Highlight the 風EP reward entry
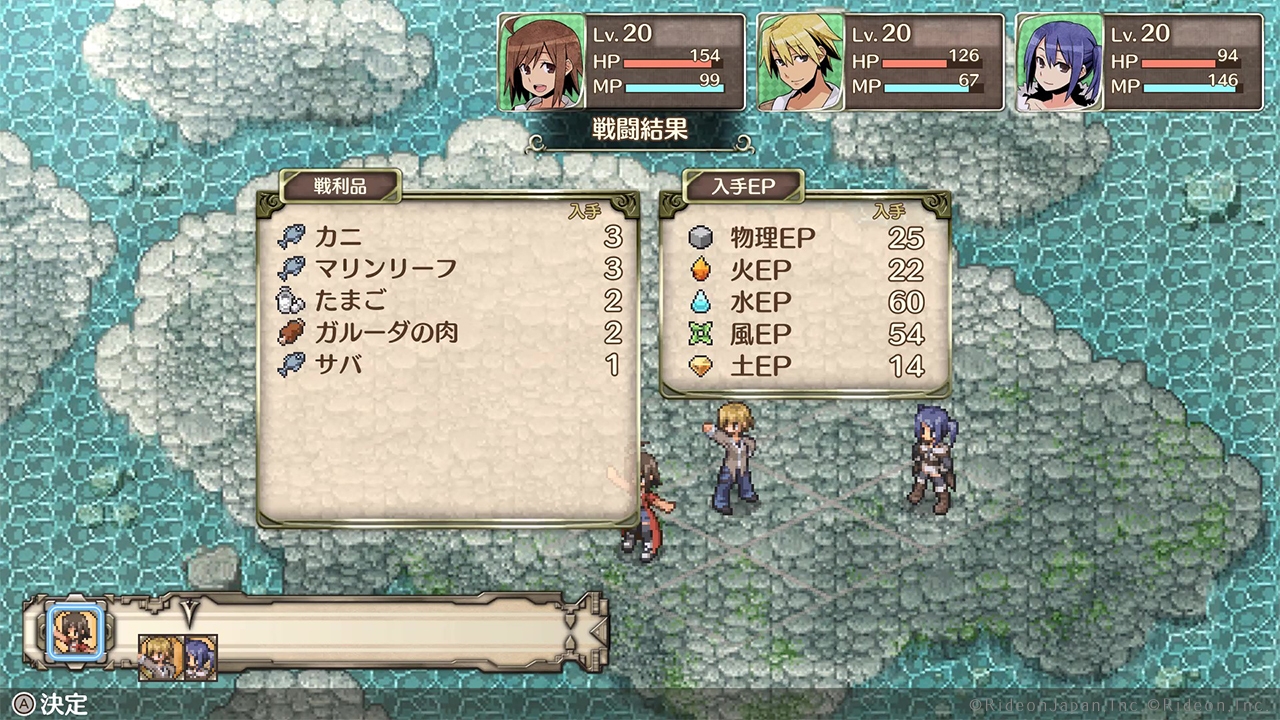Viewport: 1280px width, 720px height. [805, 334]
